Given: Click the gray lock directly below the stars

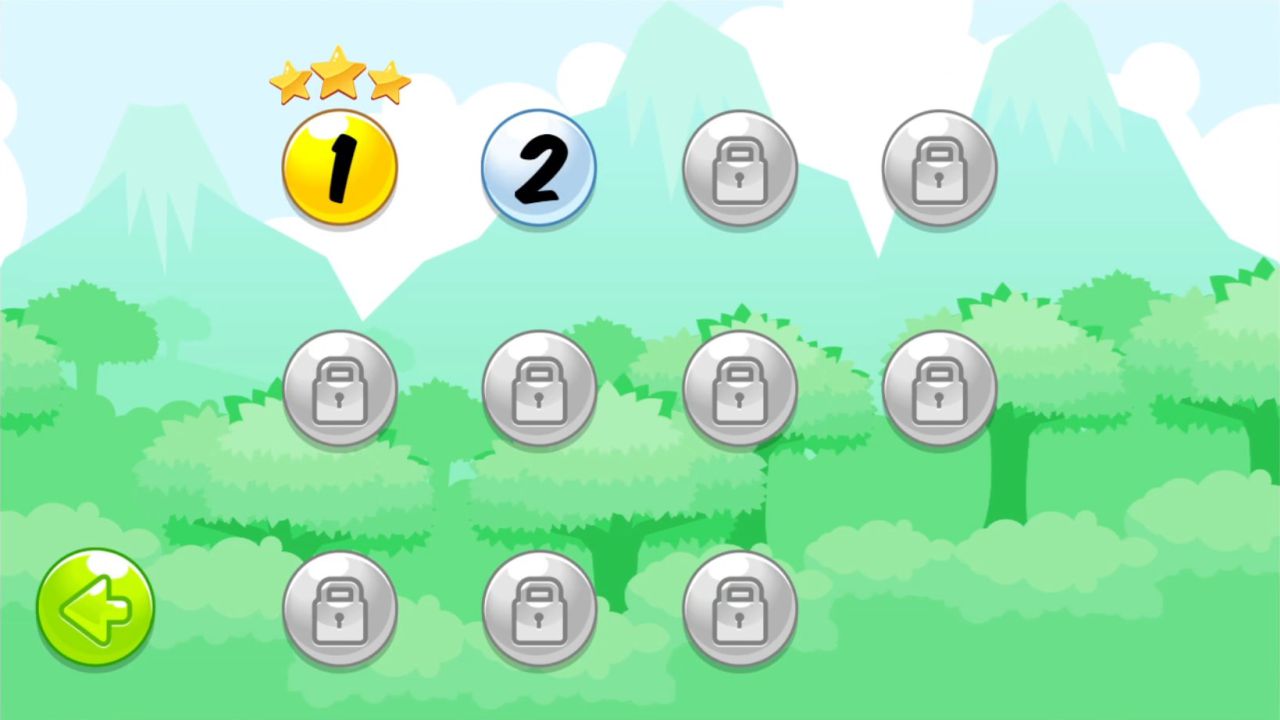Looking at the screenshot, I should 340,390.
